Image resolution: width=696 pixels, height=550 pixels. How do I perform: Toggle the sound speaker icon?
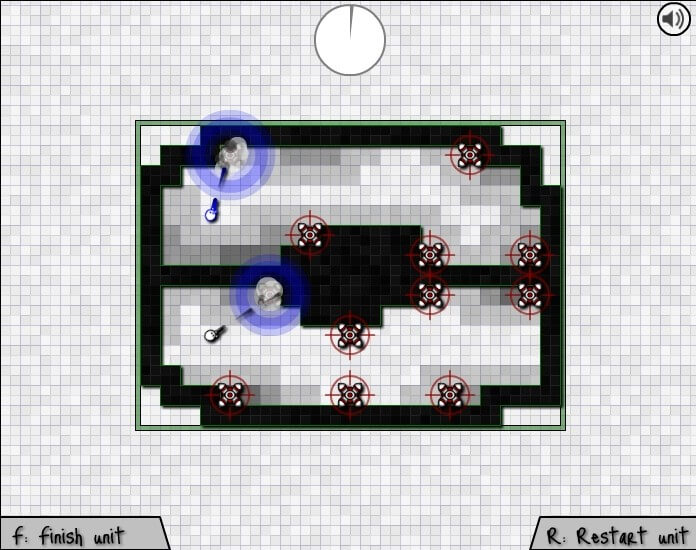673,19
